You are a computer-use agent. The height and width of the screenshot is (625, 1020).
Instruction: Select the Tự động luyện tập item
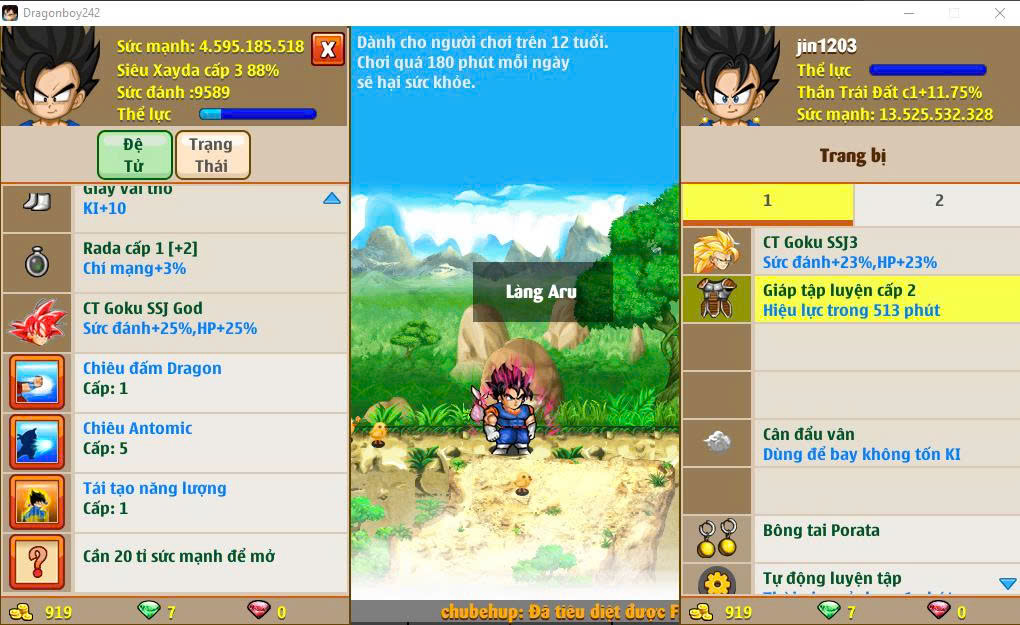[x=850, y=579]
